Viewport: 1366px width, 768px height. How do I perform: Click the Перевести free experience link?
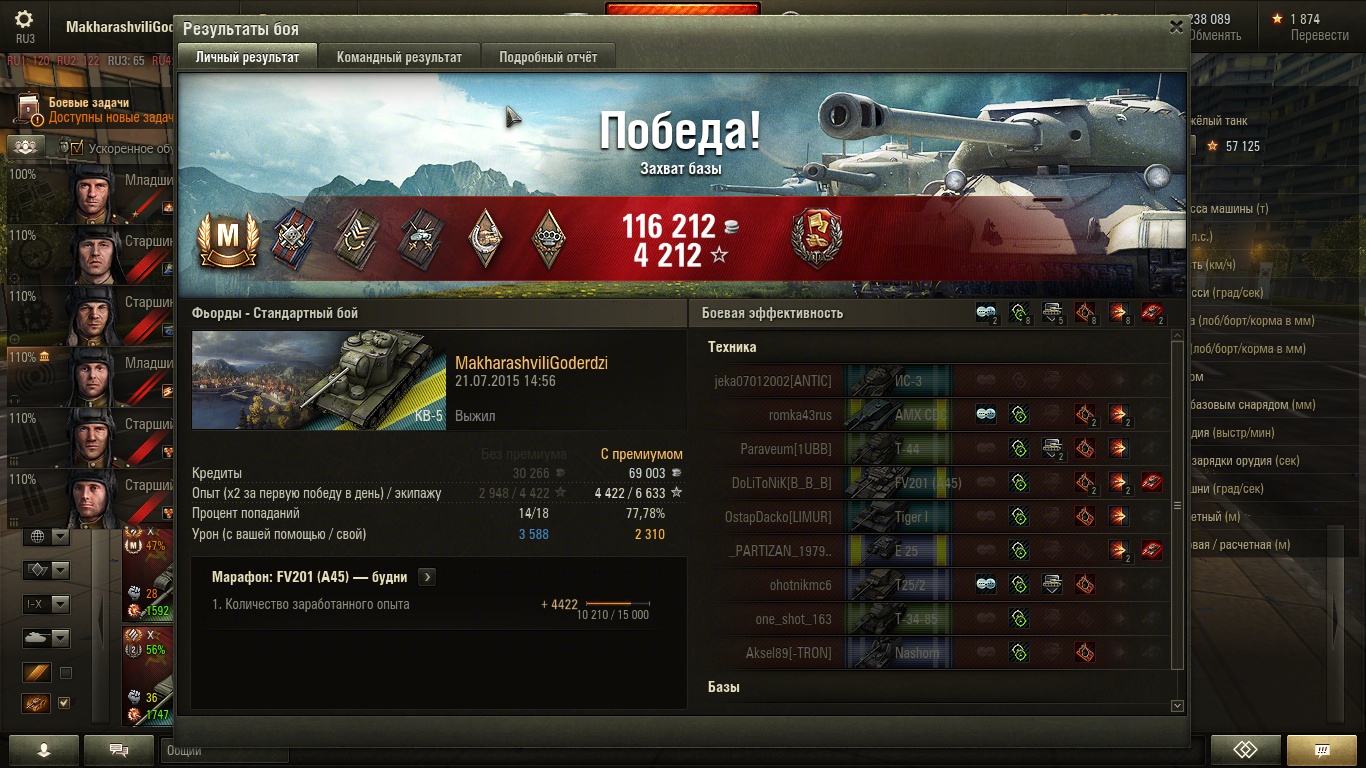1319,36
